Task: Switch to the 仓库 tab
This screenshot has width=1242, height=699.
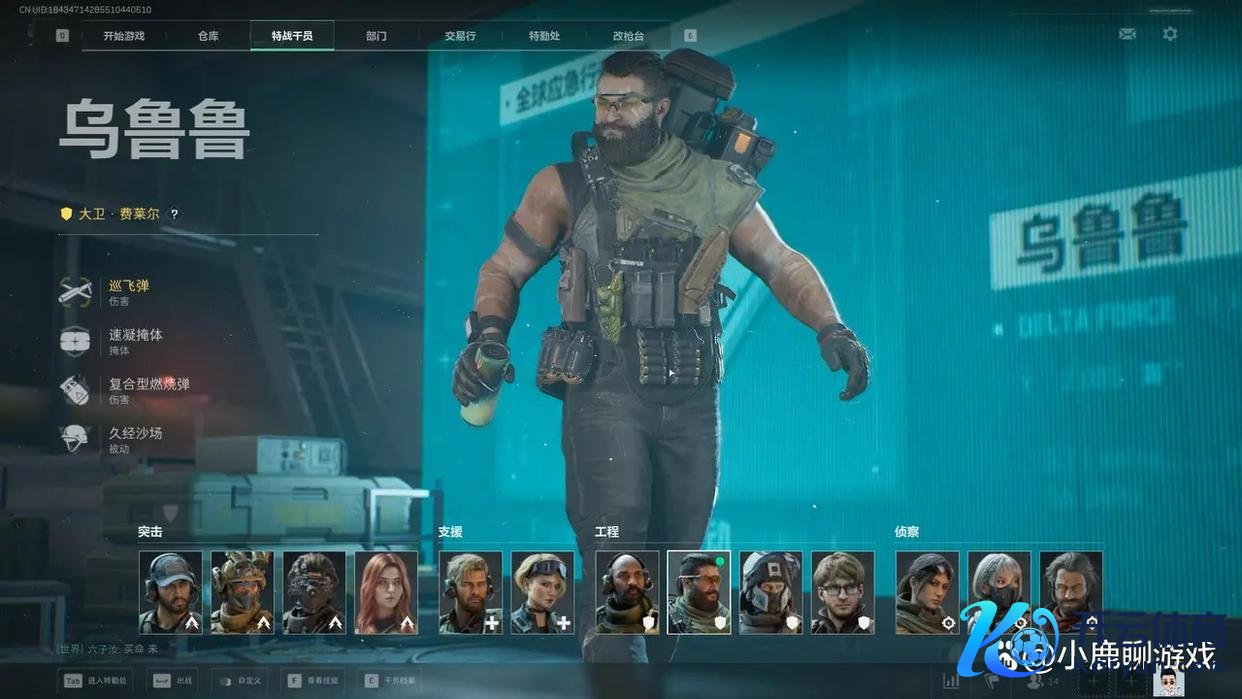Action: [208, 36]
